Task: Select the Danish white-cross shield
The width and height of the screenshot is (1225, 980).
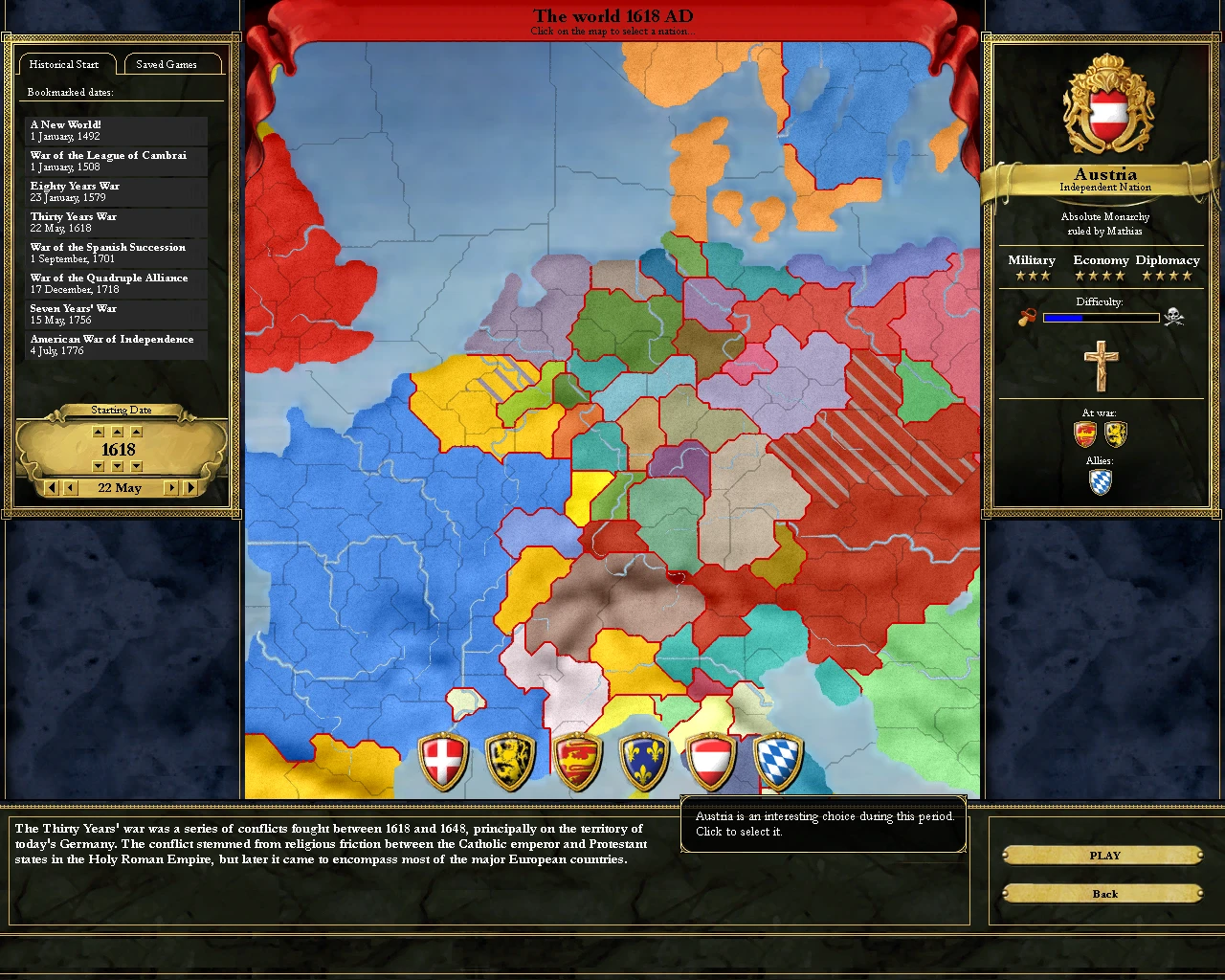Action: point(444,759)
